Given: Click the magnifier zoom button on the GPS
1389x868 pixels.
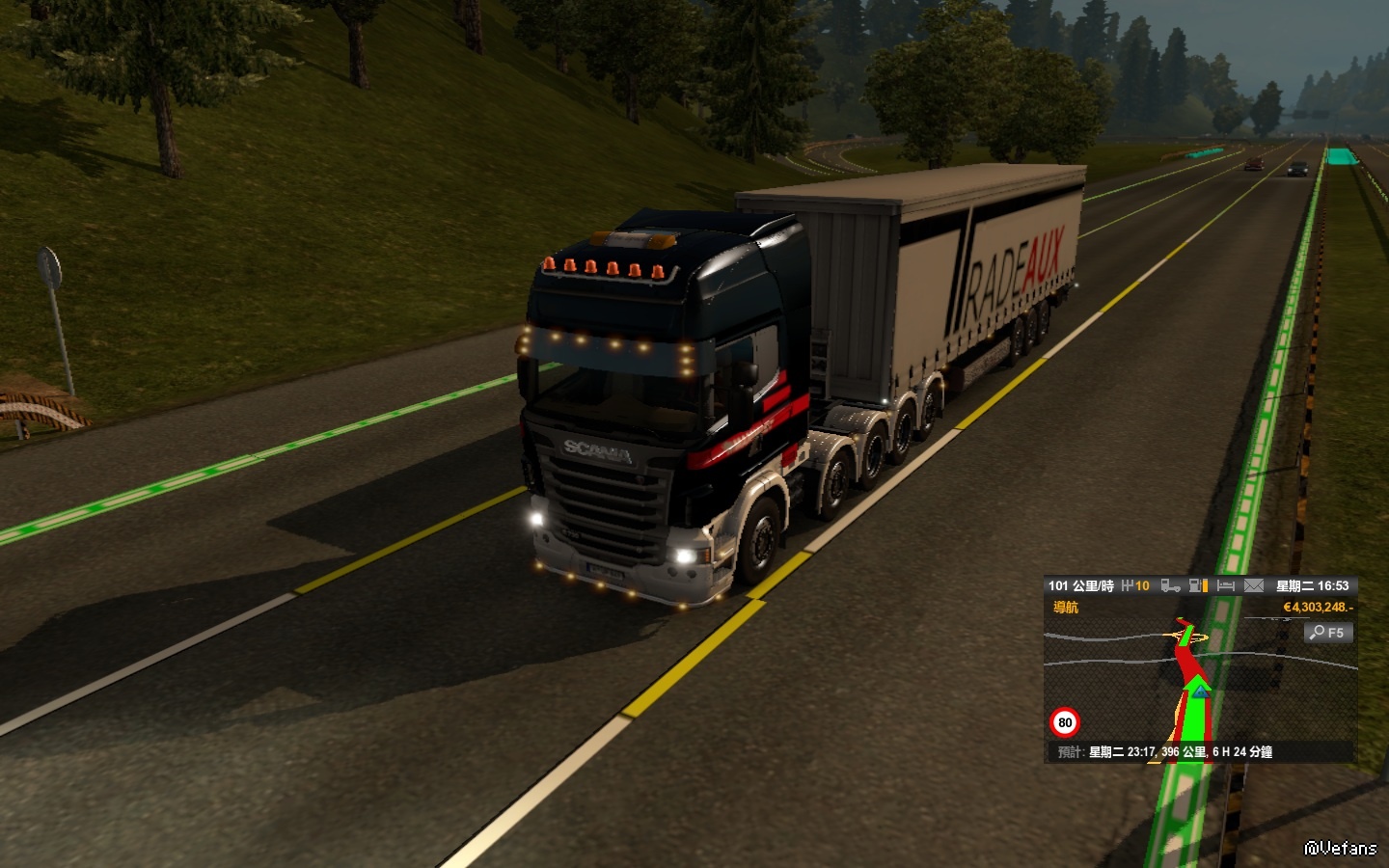Looking at the screenshot, I should tap(1328, 633).
